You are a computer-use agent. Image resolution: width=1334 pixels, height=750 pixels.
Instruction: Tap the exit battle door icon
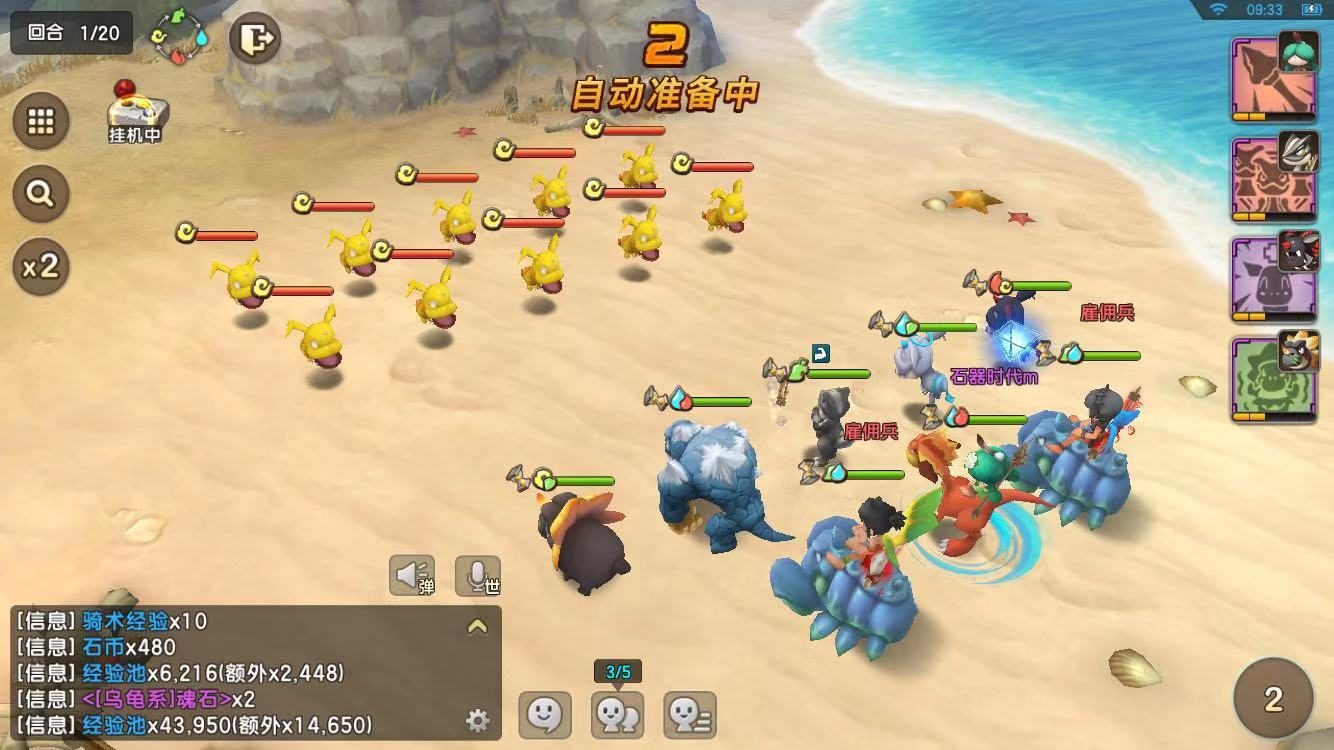tap(255, 40)
